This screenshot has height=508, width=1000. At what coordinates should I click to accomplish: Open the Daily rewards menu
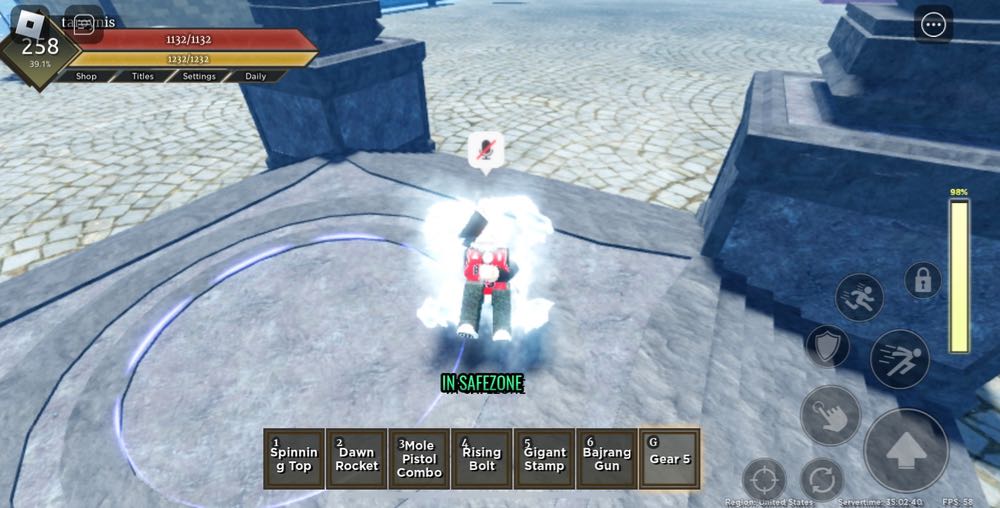[256, 76]
